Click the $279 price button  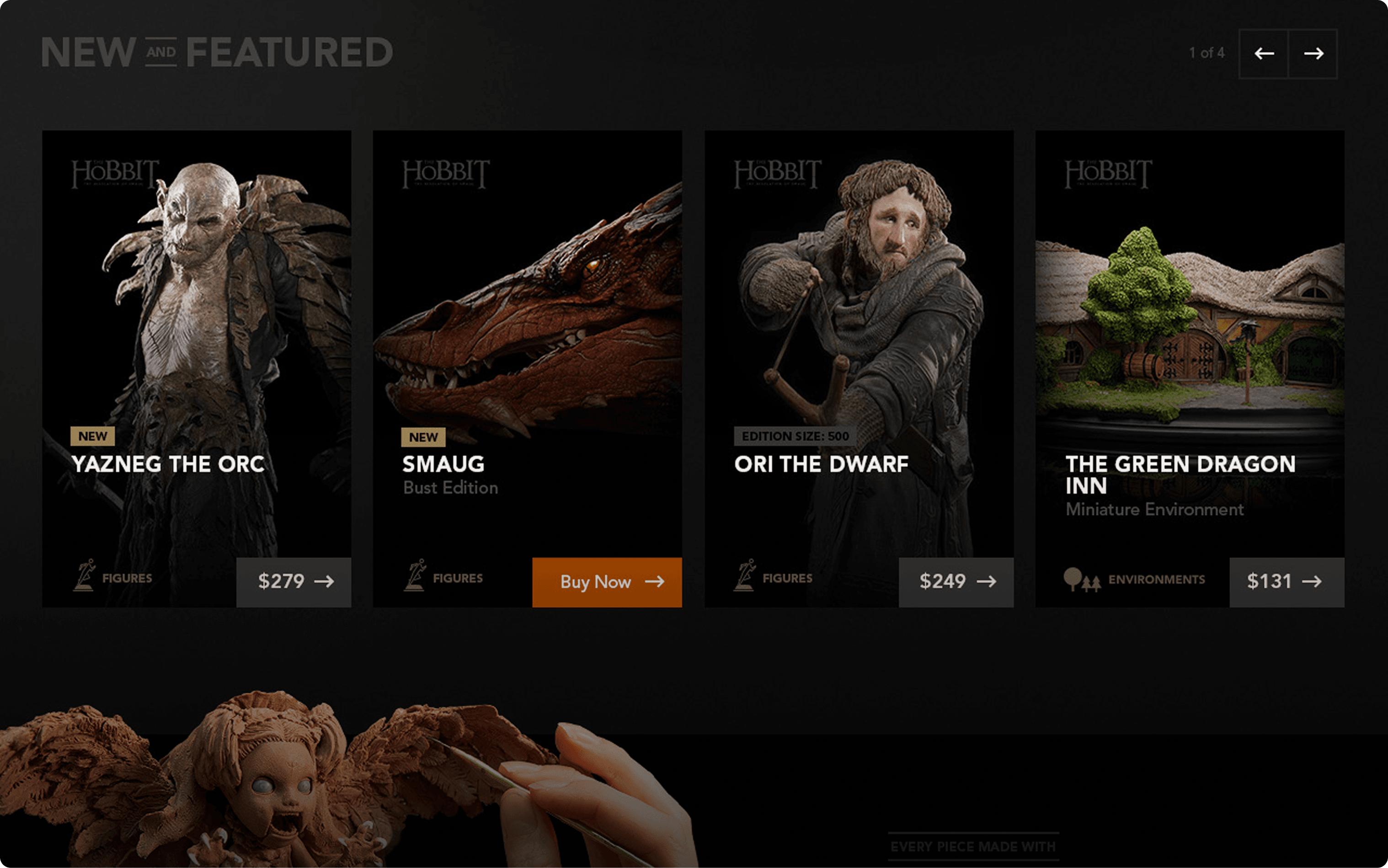coord(294,581)
